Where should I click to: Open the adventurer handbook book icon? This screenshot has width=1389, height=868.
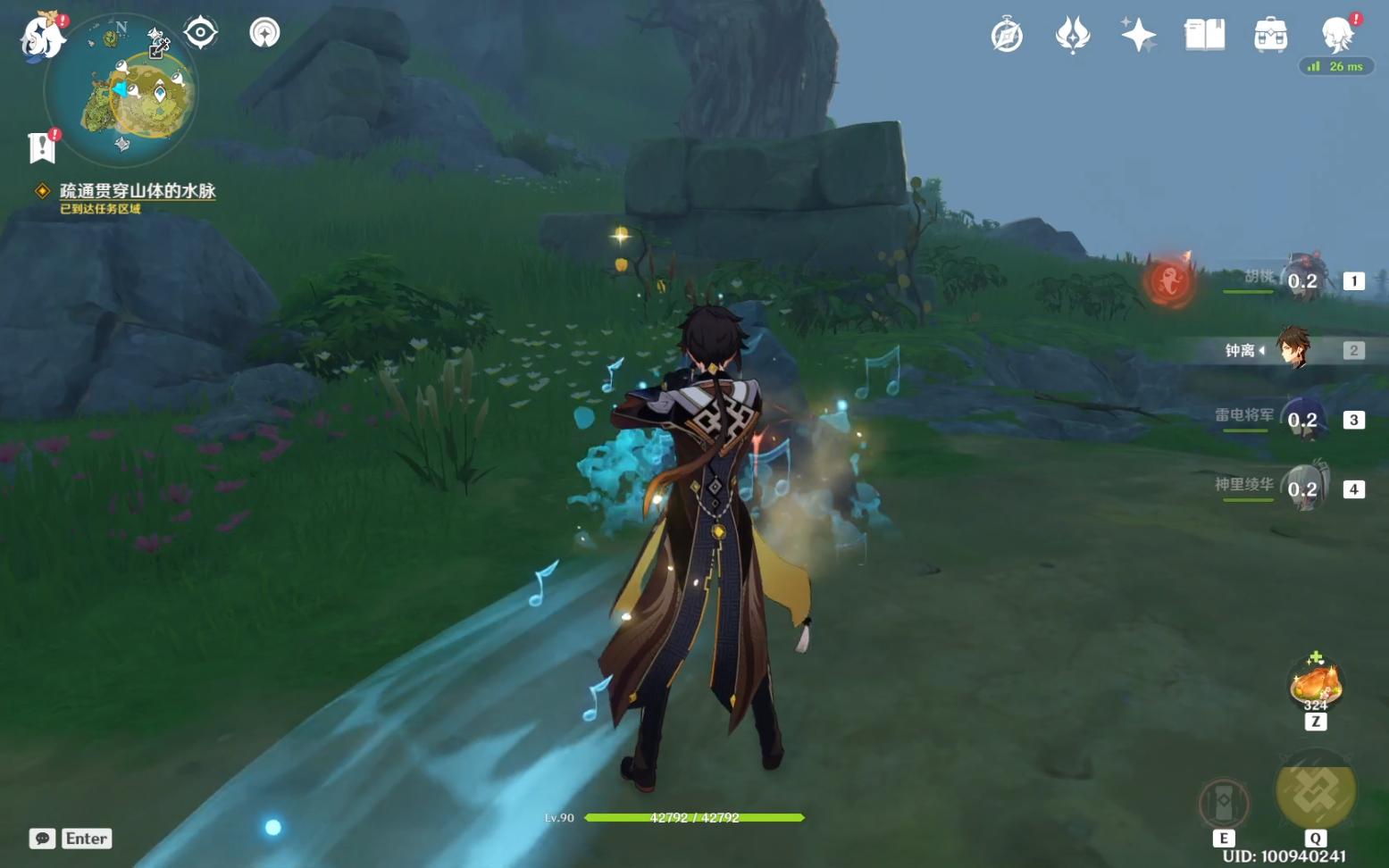tap(1204, 36)
